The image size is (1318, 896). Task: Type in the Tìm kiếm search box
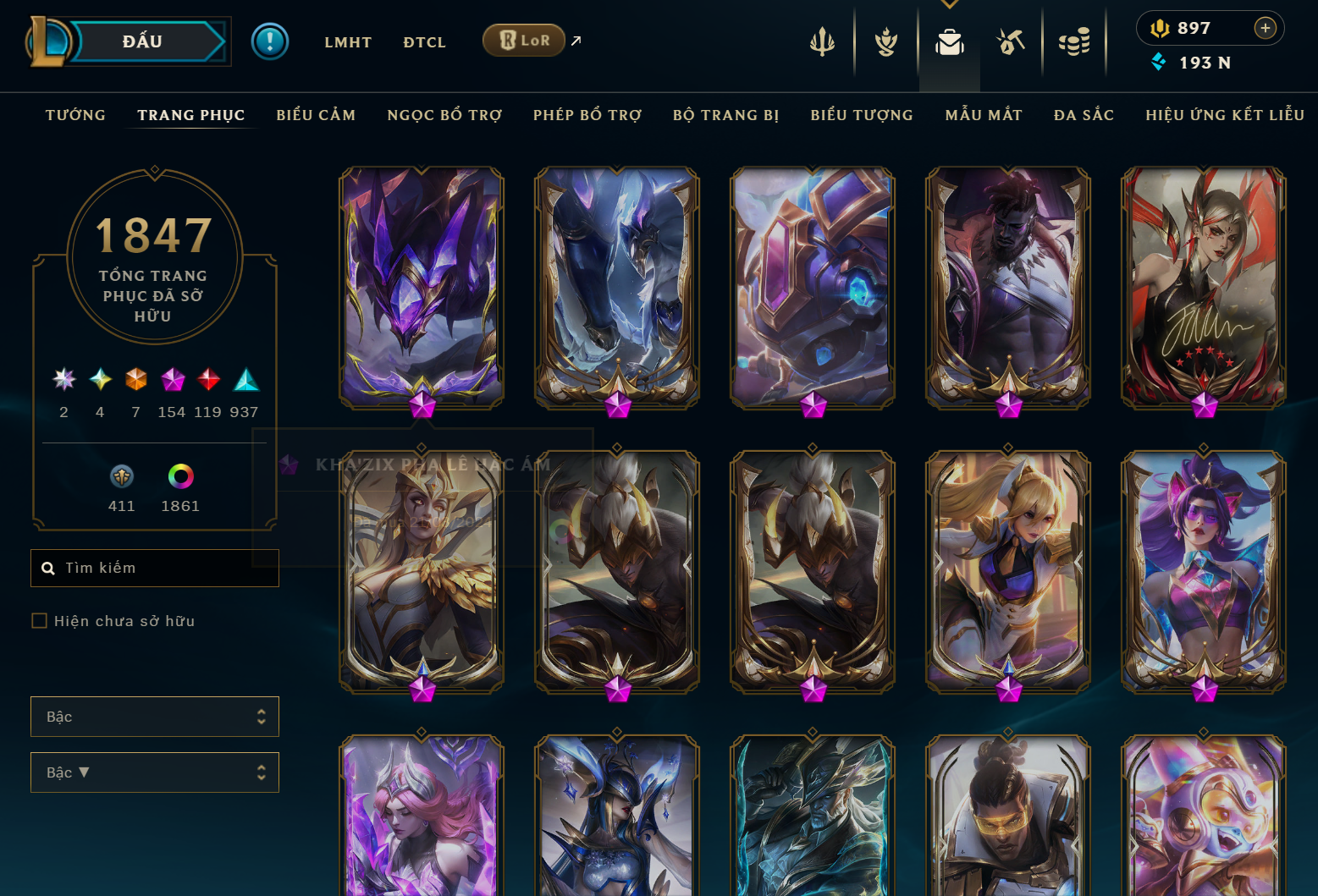[165, 568]
